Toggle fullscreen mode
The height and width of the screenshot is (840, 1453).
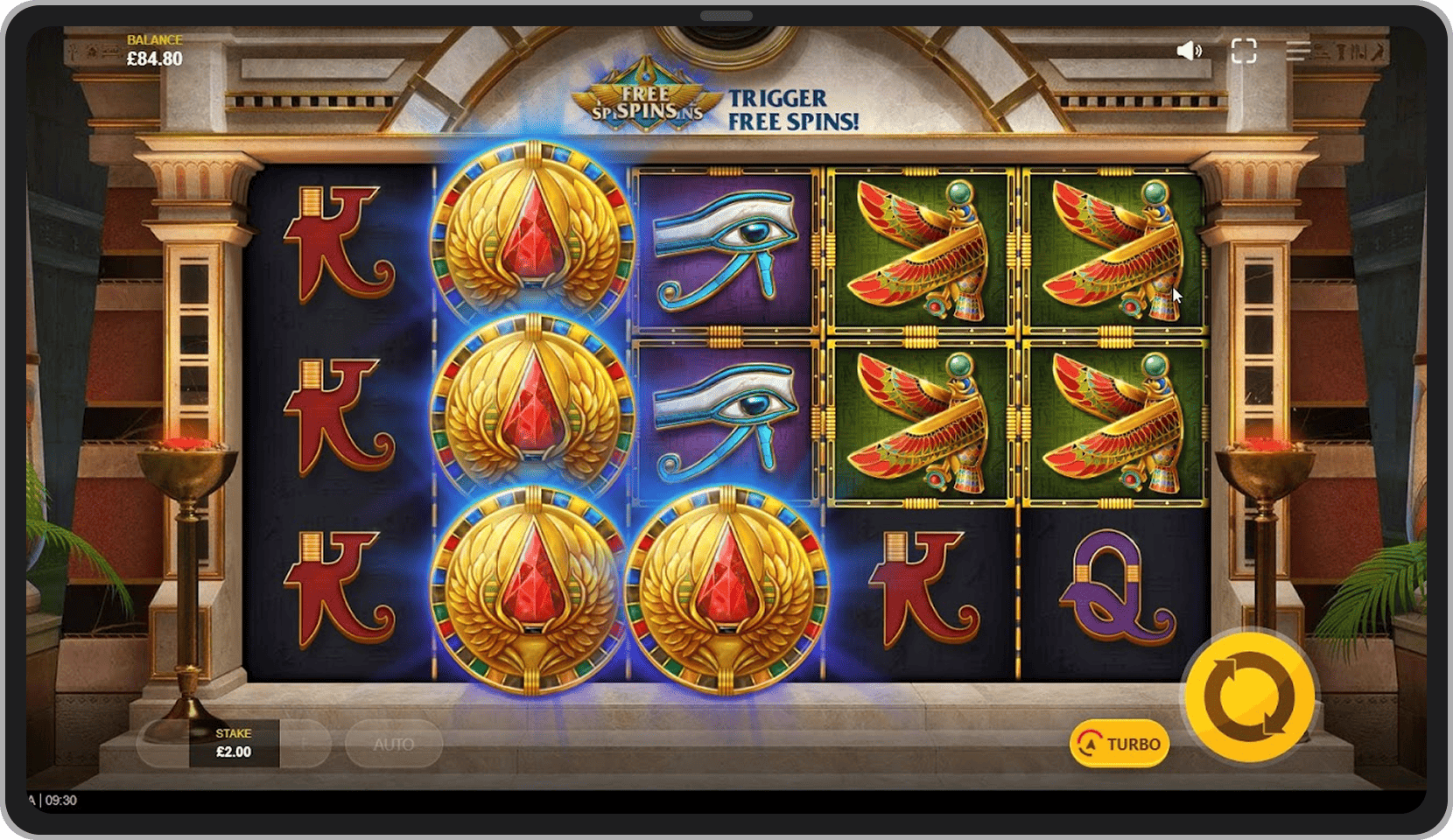(1243, 51)
